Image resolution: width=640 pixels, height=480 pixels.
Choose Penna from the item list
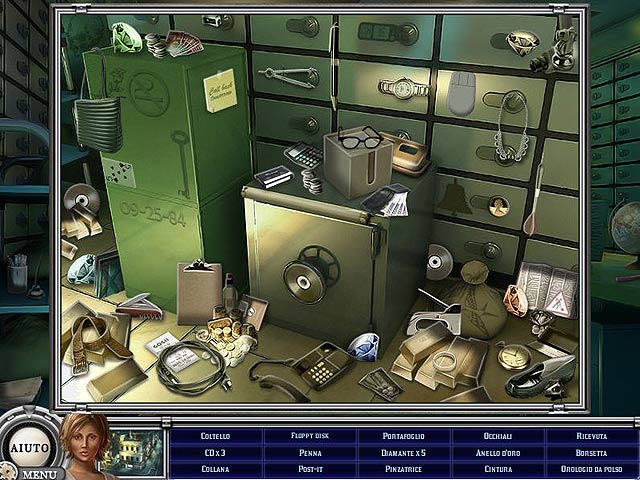(310, 452)
